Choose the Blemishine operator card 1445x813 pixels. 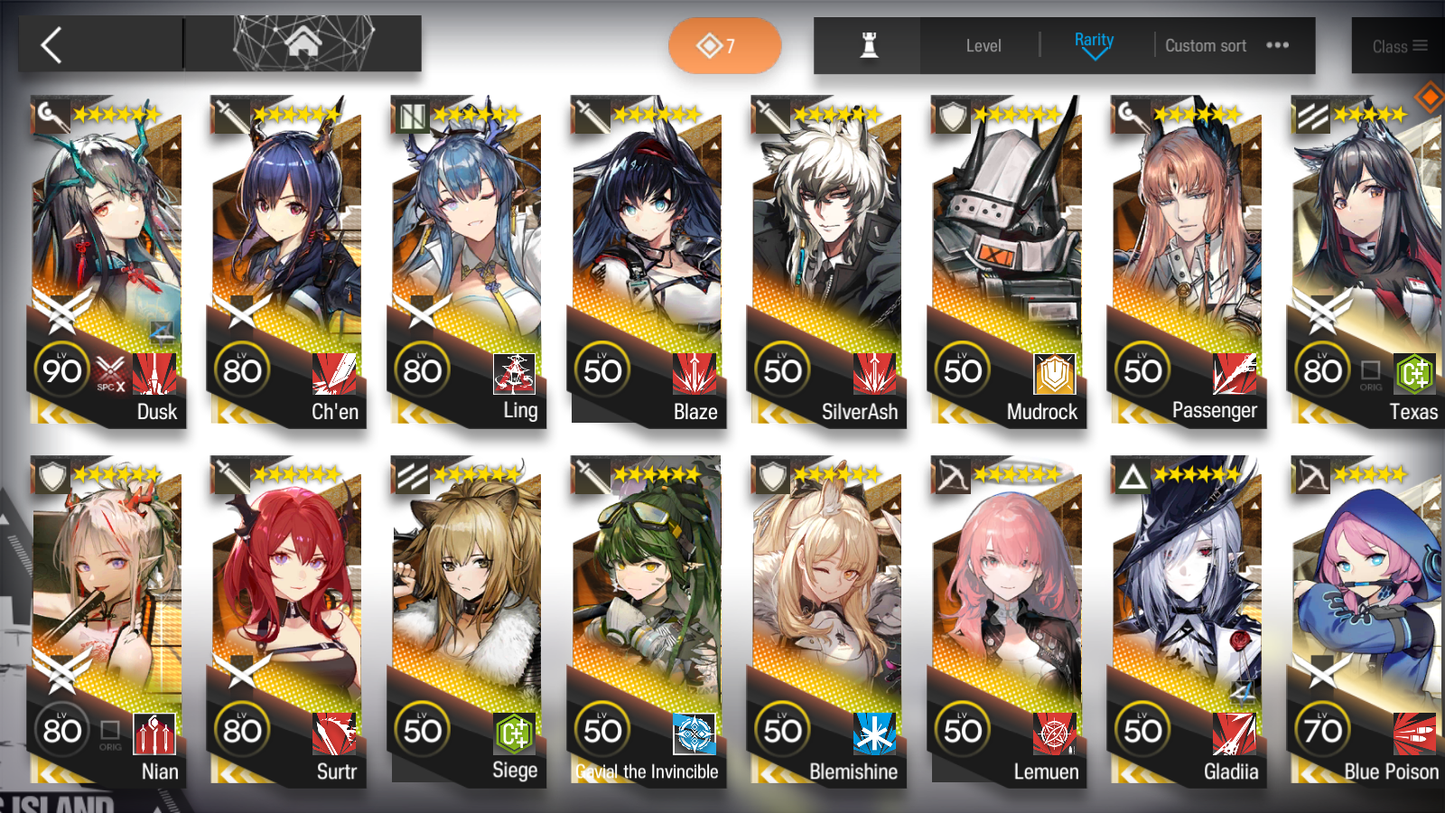coord(827,620)
